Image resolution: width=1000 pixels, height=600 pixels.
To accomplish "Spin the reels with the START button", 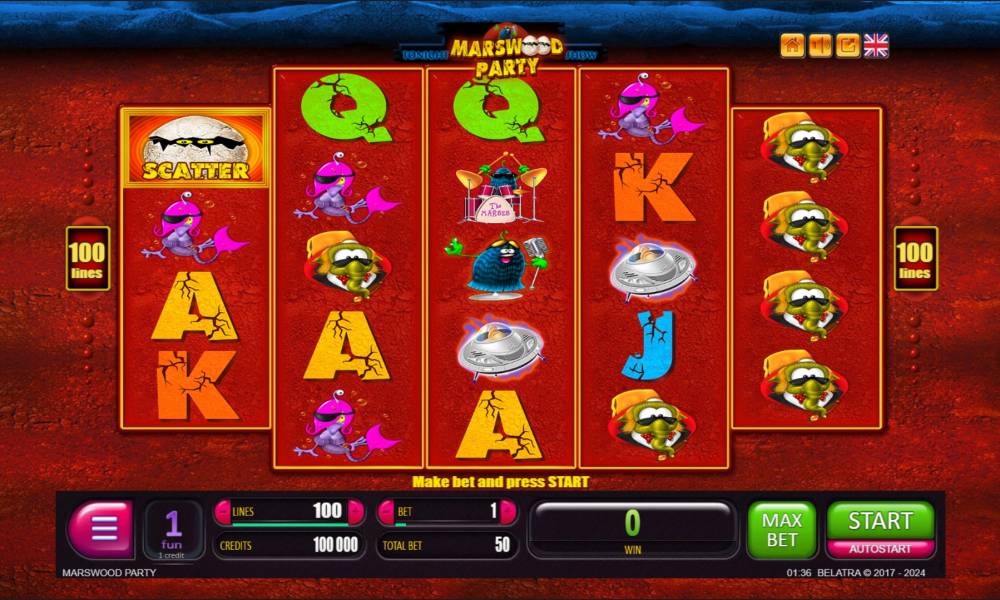I will point(880,520).
